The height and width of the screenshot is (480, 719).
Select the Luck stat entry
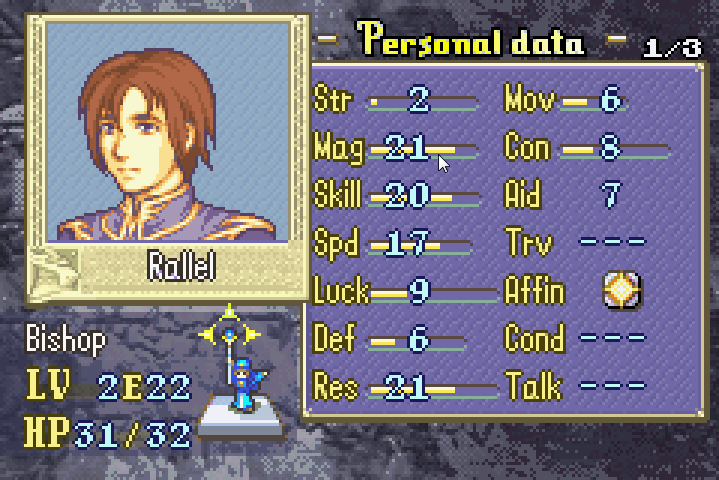[400, 292]
